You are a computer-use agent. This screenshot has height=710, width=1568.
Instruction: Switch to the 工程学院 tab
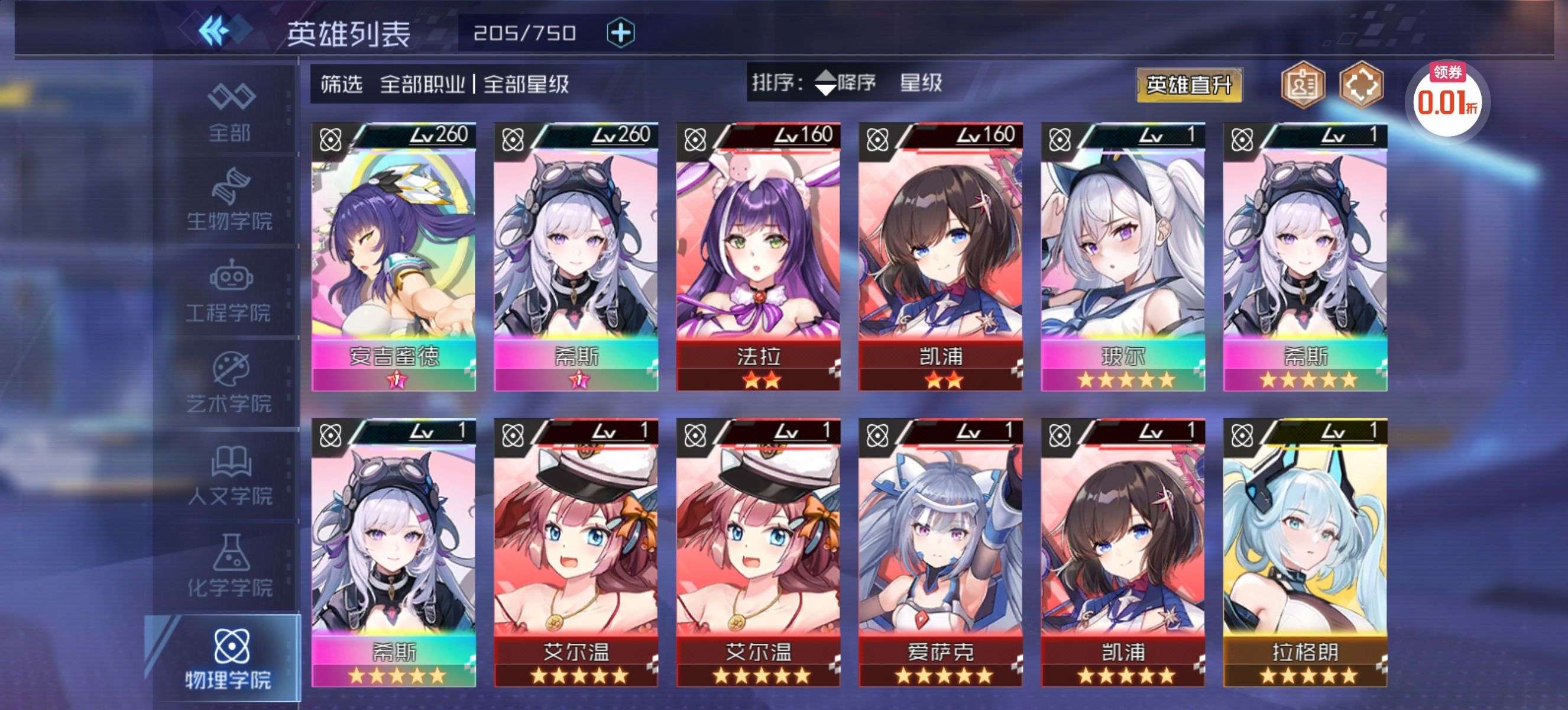point(230,292)
